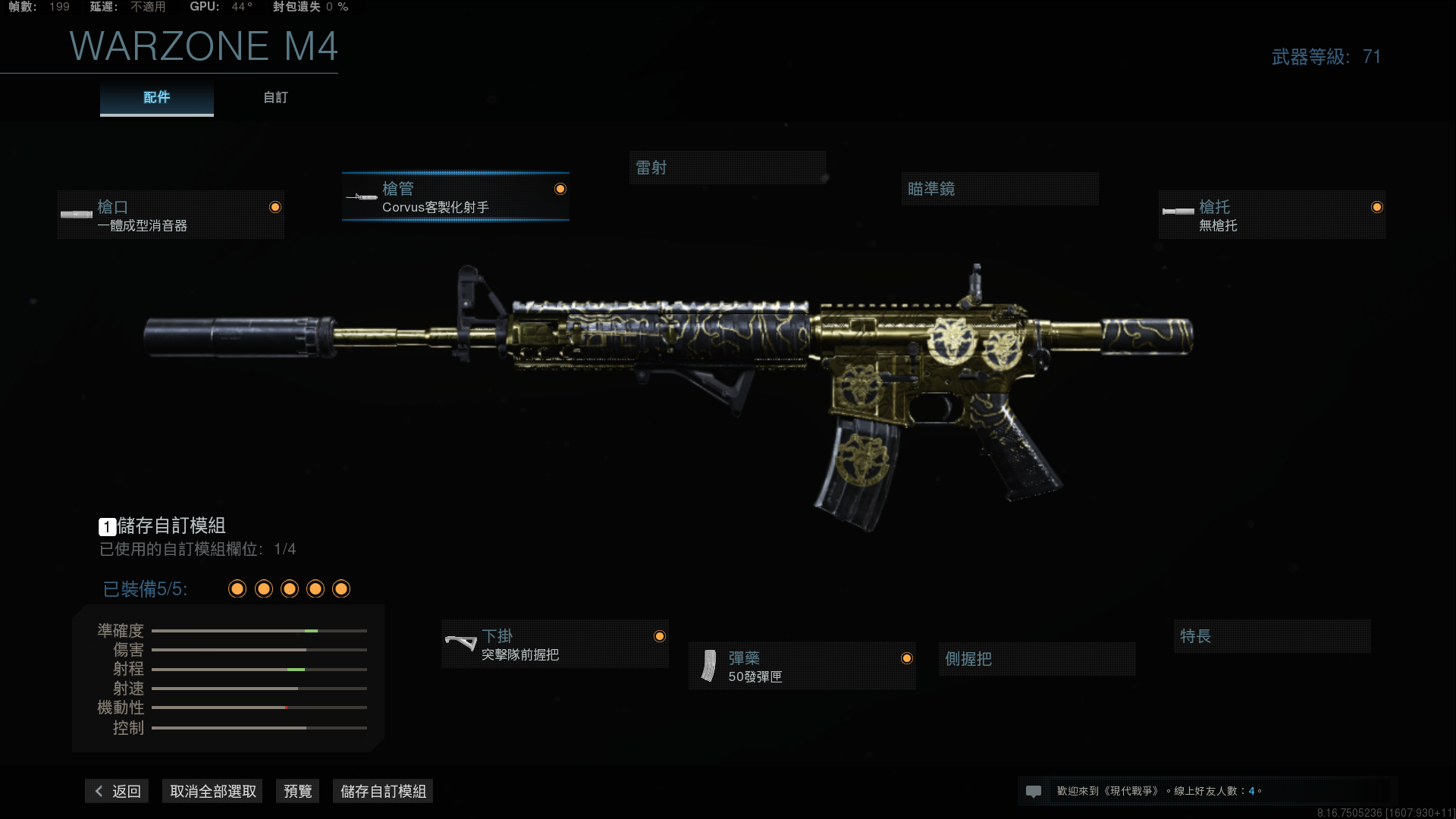
Task: Switch to the 自訂 customization tab
Action: pyautogui.click(x=275, y=97)
